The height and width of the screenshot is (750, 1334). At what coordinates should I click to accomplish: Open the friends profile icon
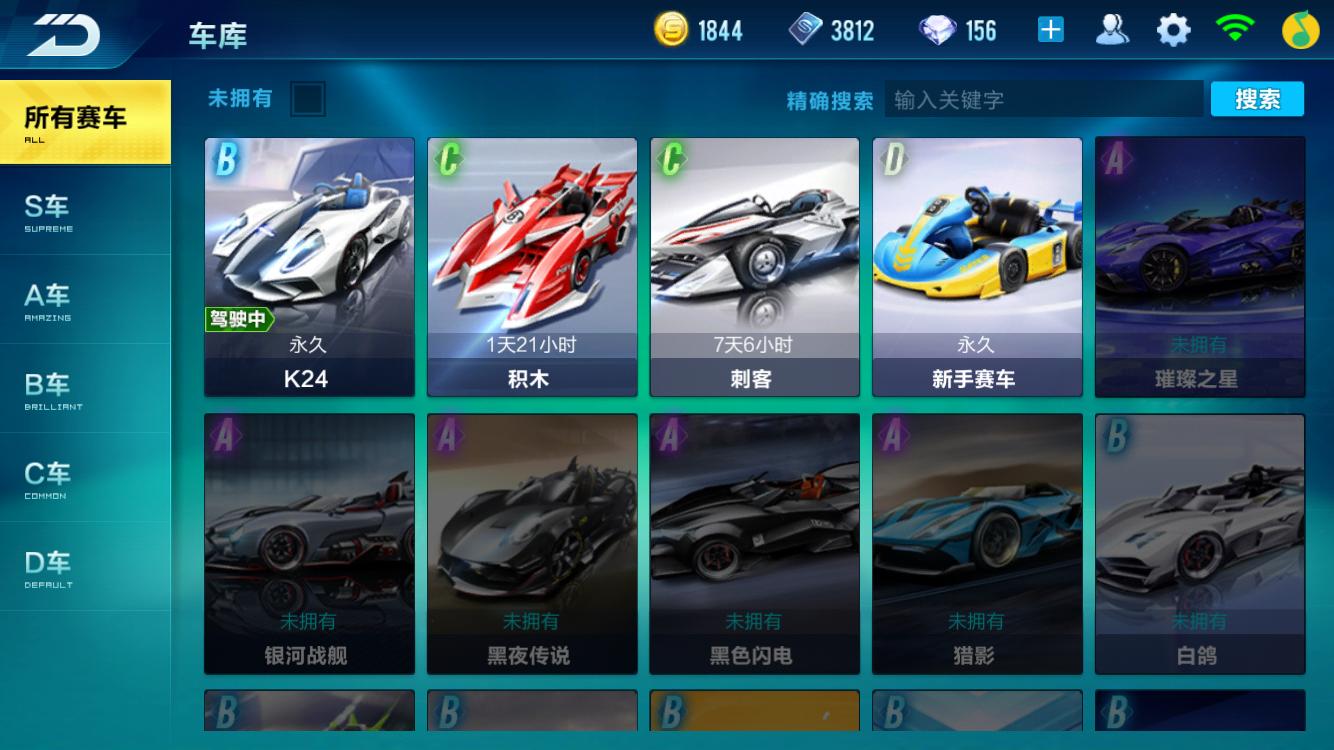point(1112,31)
